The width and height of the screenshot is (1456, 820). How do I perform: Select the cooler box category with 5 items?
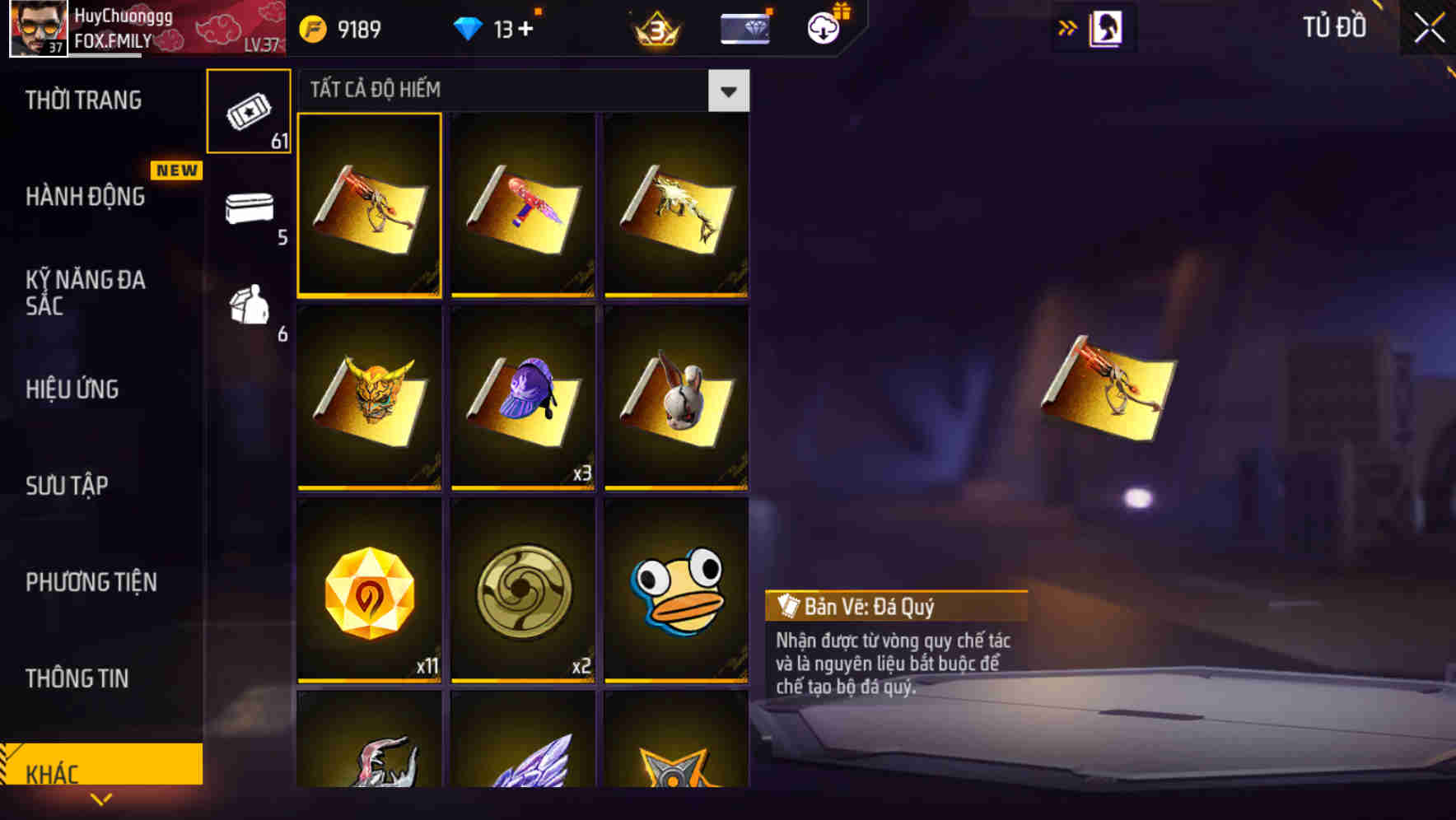250,210
